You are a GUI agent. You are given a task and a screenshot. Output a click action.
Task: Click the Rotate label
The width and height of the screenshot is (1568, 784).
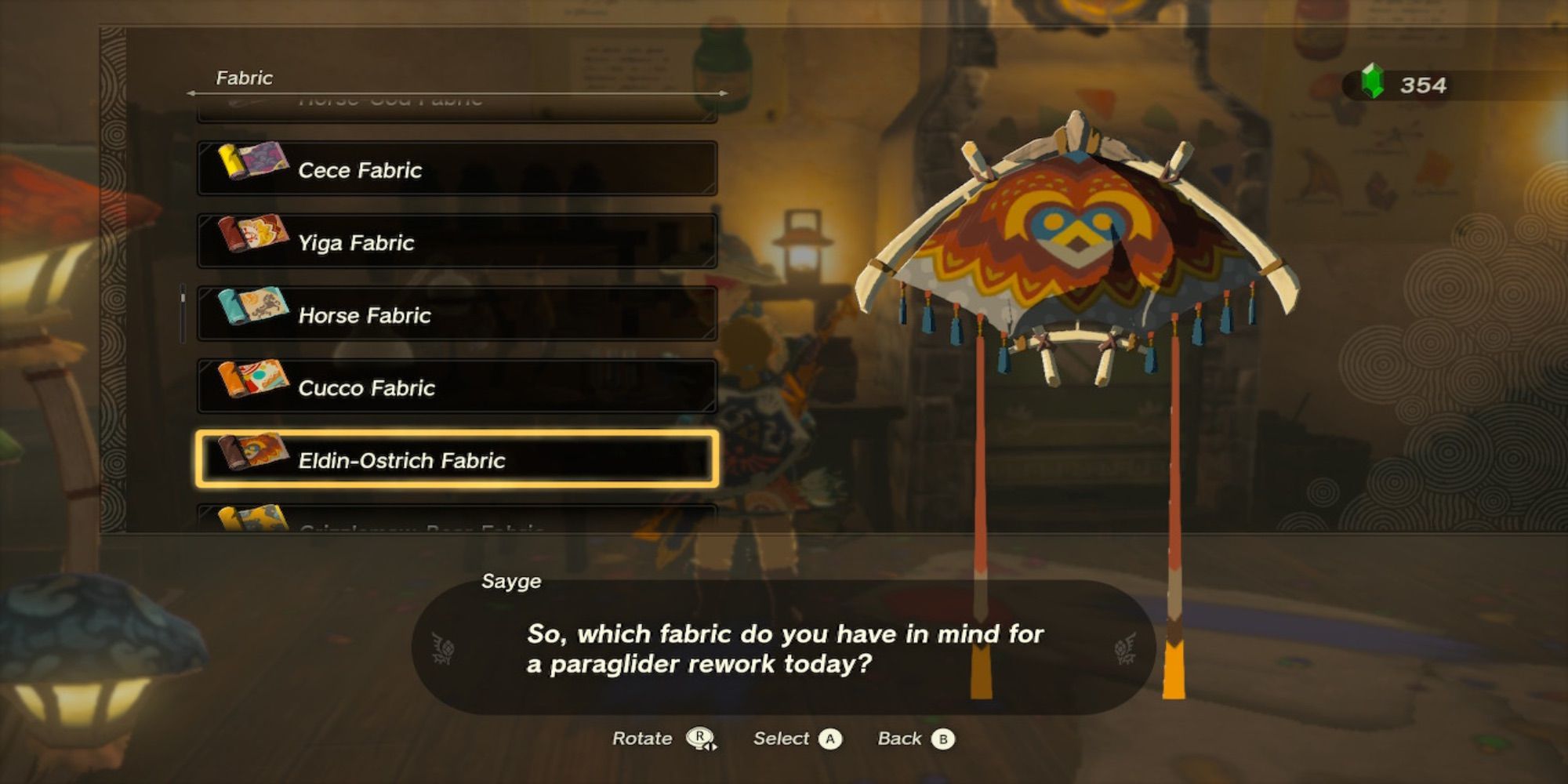pyautogui.click(x=641, y=738)
